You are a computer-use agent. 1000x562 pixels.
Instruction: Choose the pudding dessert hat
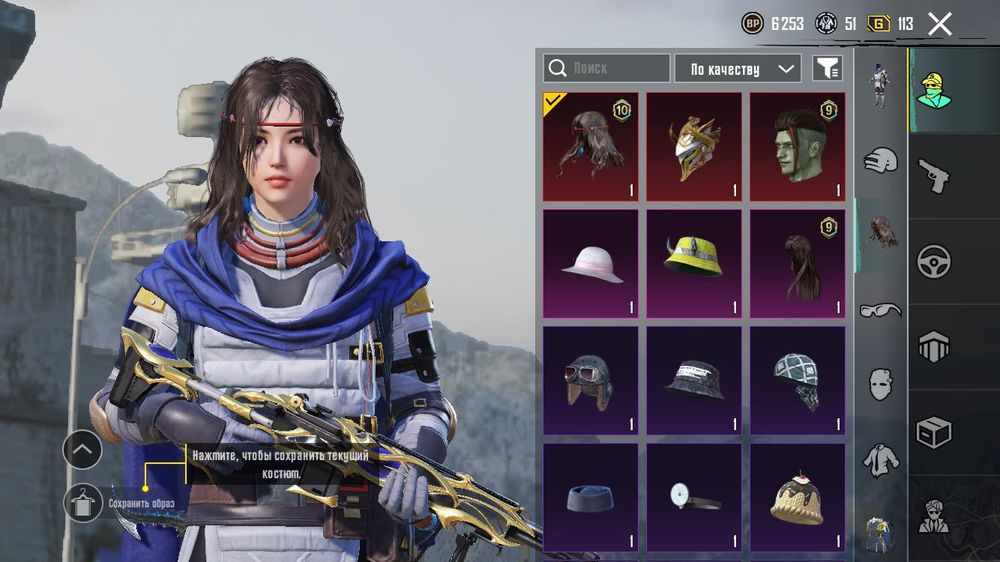(797, 497)
